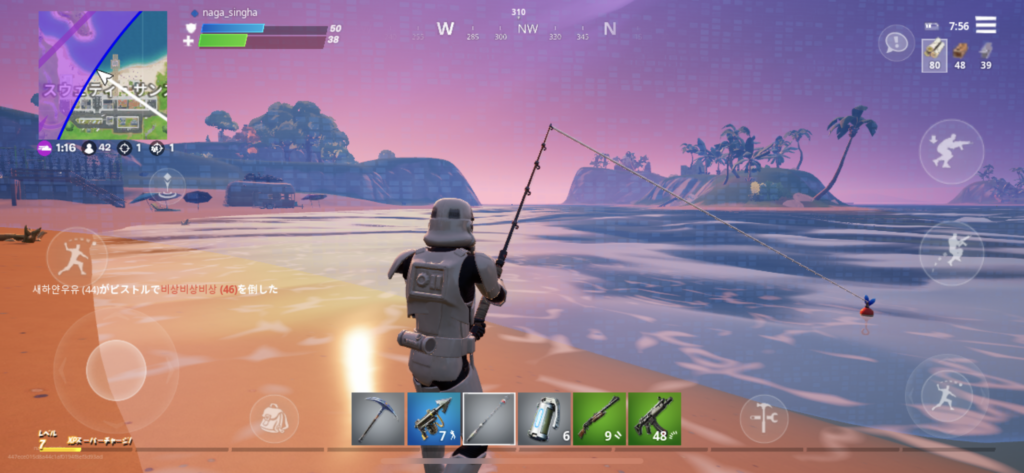The image size is (1024, 473).
Task: Place a map ping marker
Action: pyautogui.click(x=167, y=185)
